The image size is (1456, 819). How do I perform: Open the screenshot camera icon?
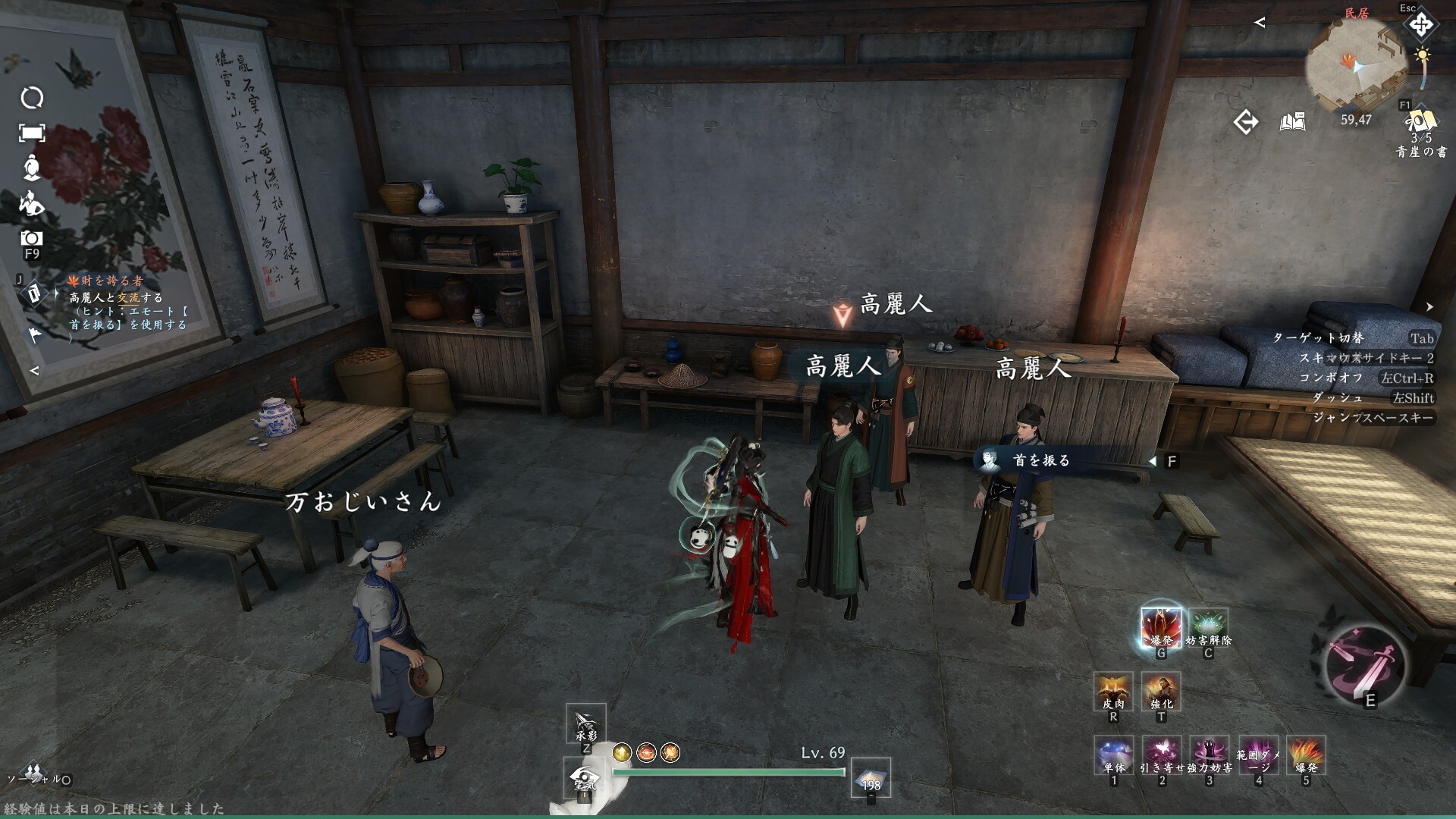[31, 239]
